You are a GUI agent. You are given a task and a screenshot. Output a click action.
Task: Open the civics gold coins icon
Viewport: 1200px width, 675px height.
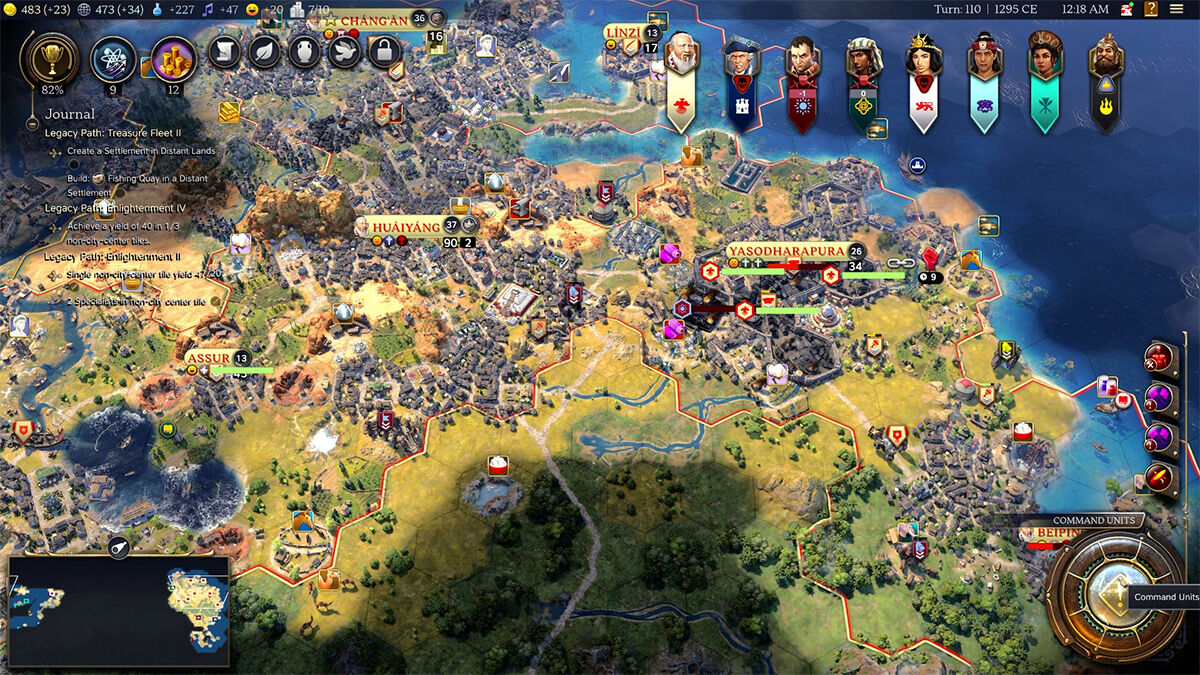[x=173, y=59]
